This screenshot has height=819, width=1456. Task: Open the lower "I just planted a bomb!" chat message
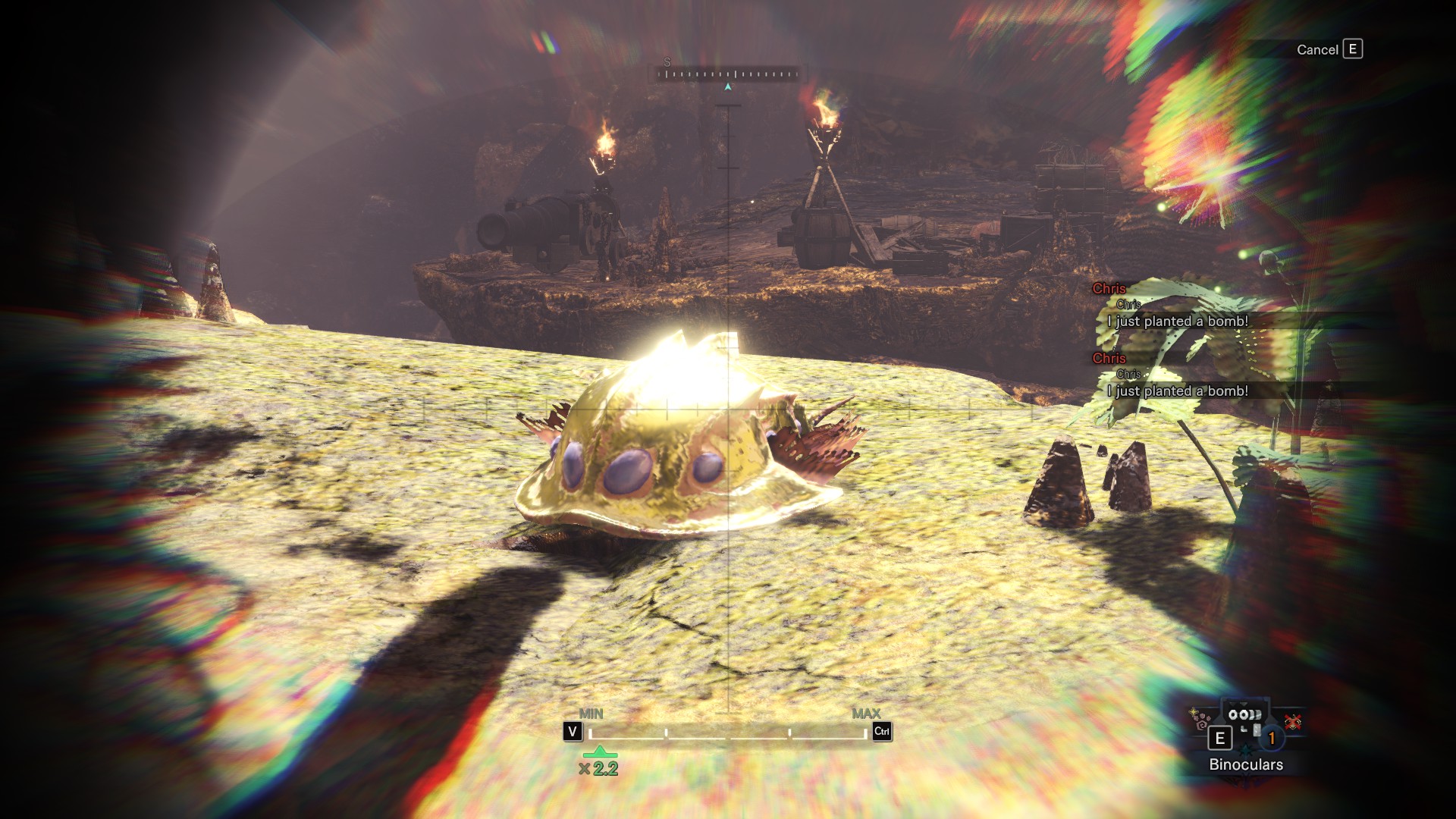1177,391
